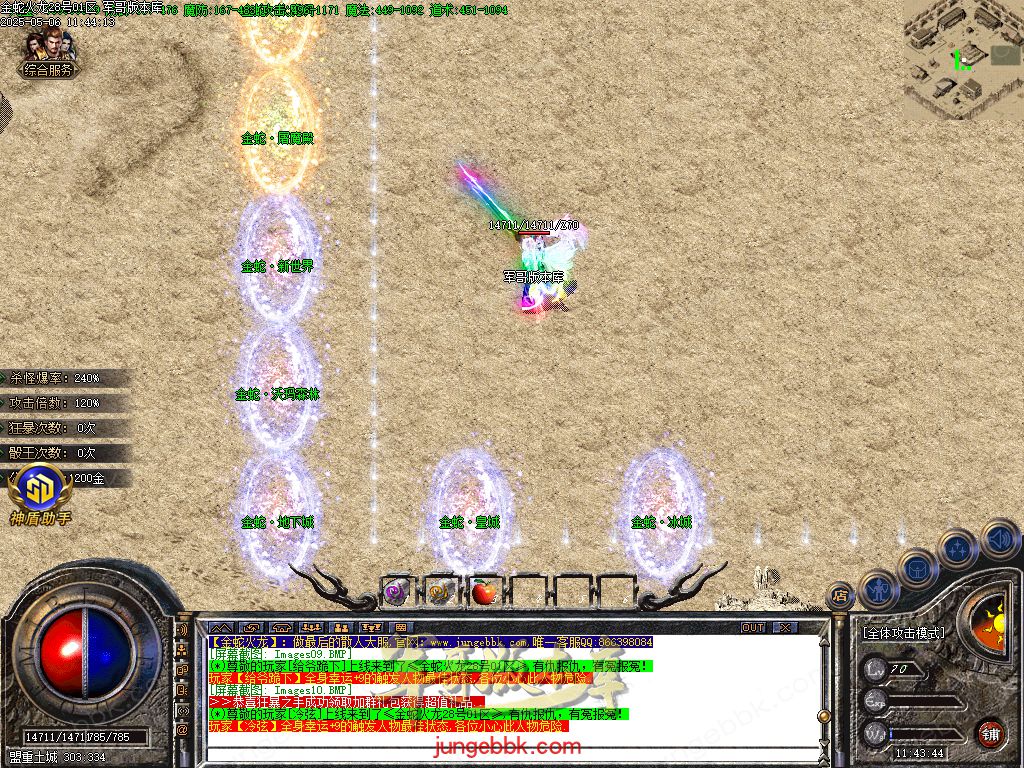Image resolution: width=1024 pixels, height=768 pixels.
Task: Open the 店 shop button
Action: pyautogui.click(x=840, y=597)
